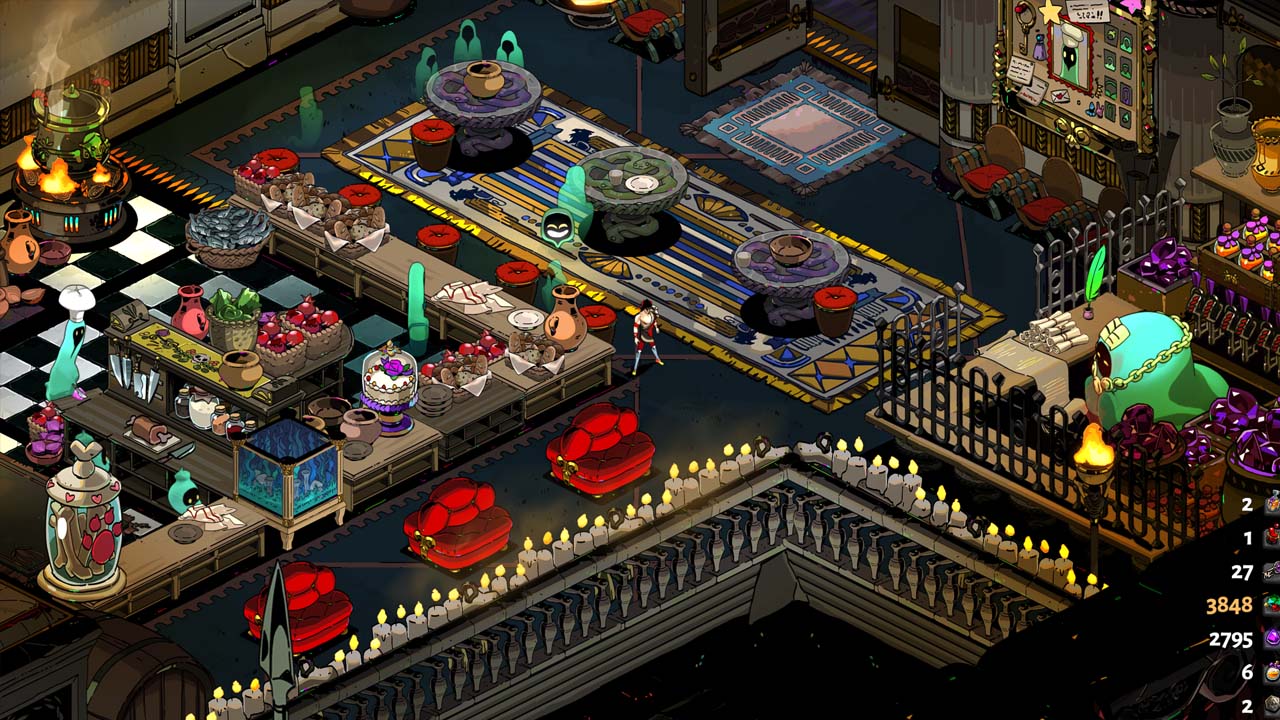Click the Chthonic Key resource icon
The width and height of the screenshot is (1280, 720).
click(x=1271, y=571)
